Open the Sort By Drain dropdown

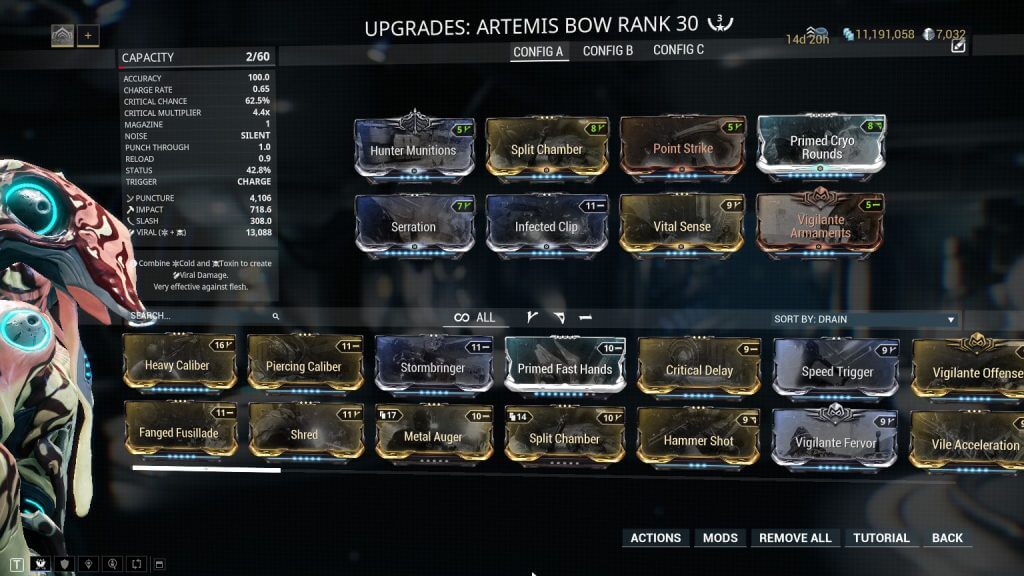click(865, 320)
